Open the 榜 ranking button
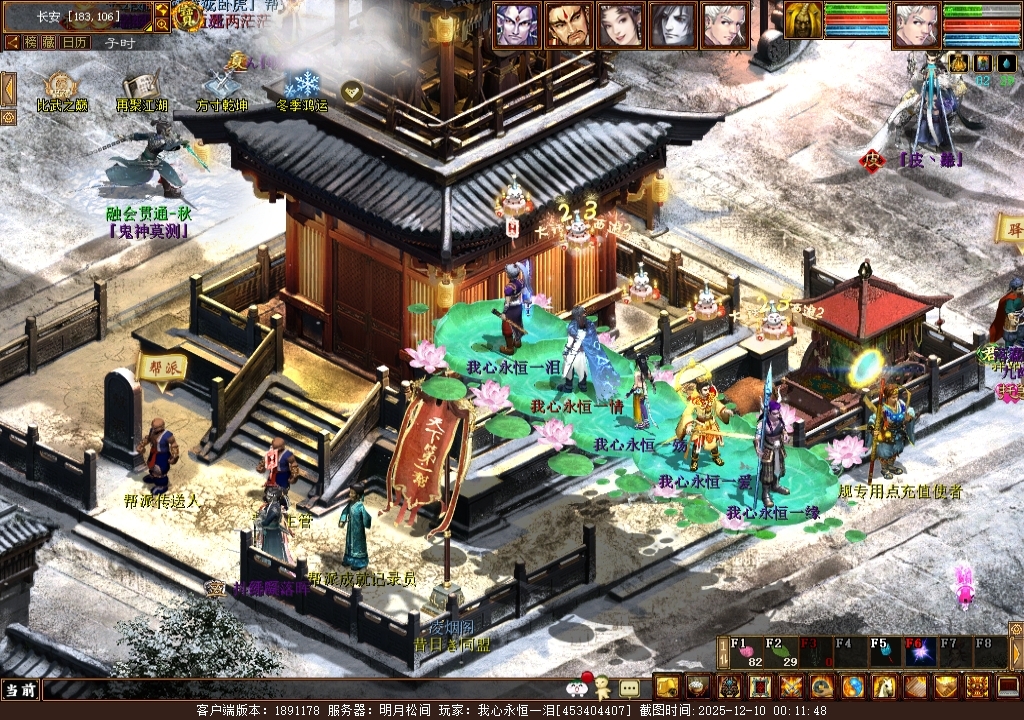The width and height of the screenshot is (1024, 720). pyautogui.click(x=31, y=42)
